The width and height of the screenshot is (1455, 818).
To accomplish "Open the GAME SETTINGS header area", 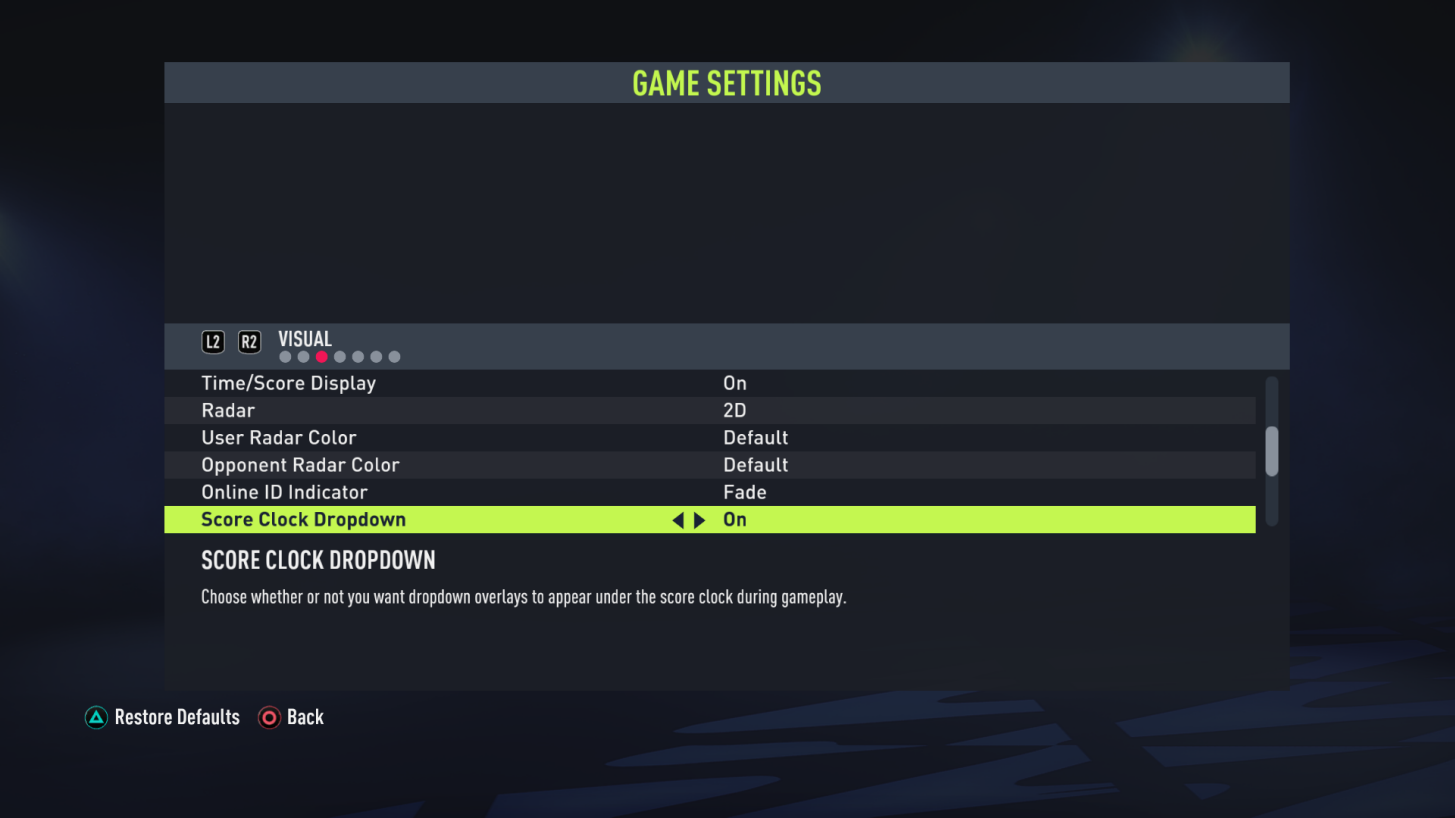I will coord(727,82).
